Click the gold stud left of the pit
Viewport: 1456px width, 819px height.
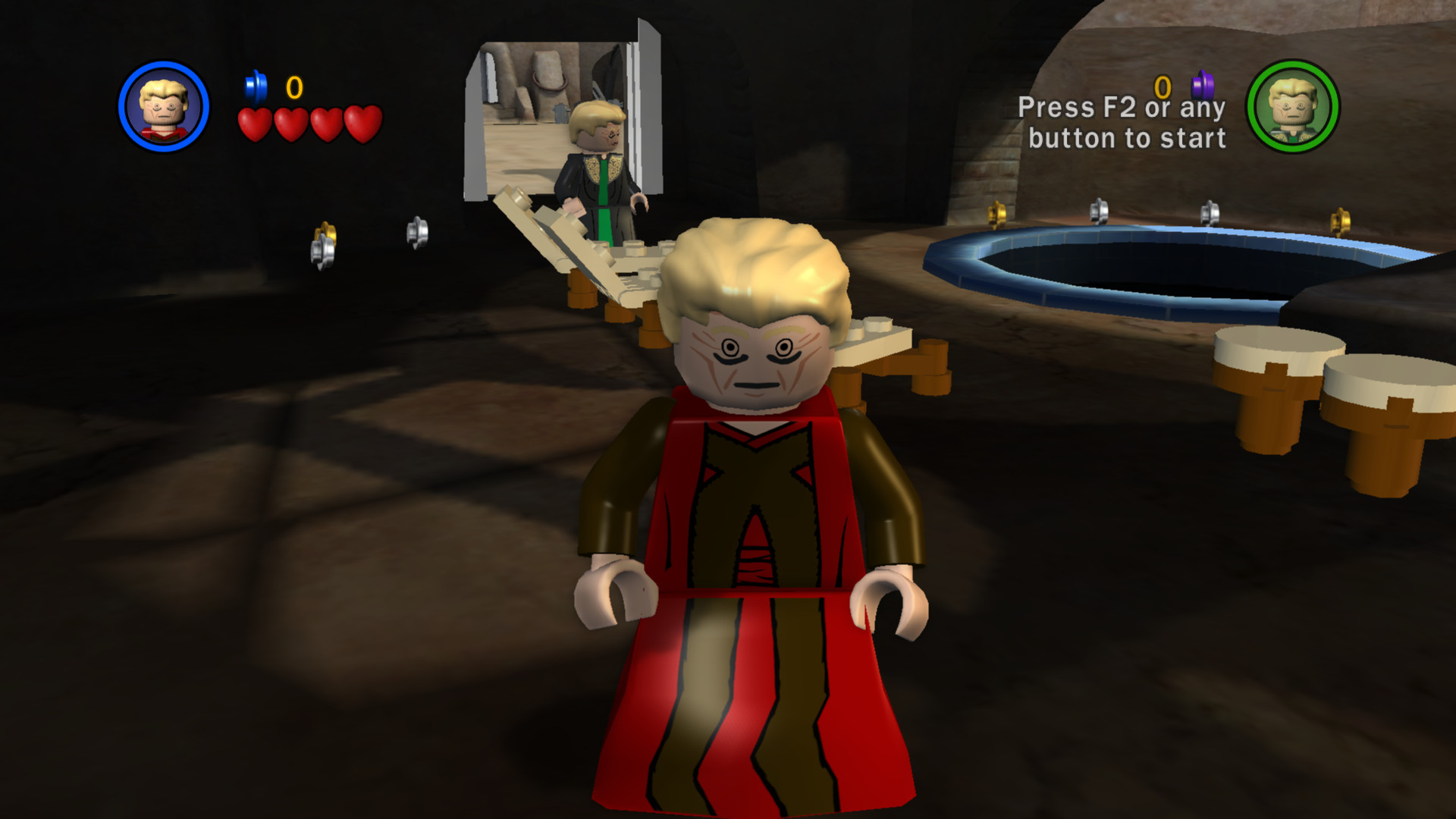[x=996, y=215]
